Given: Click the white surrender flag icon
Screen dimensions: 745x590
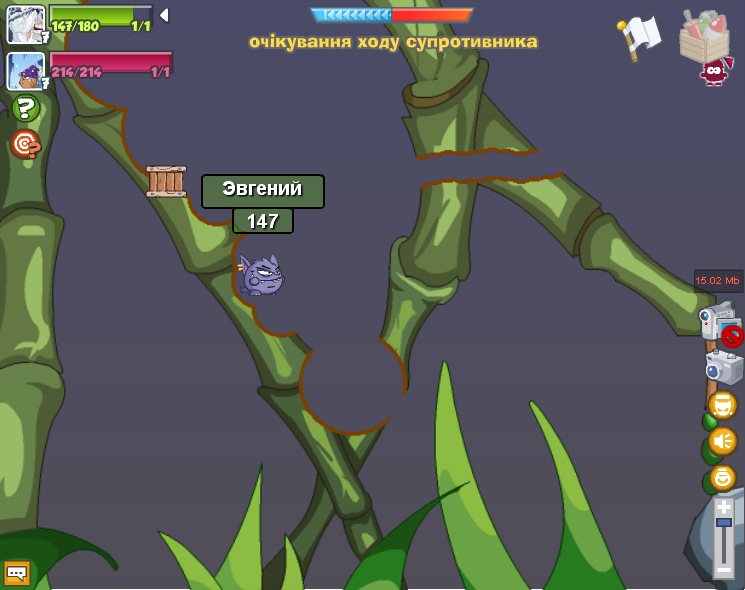Looking at the screenshot, I should tap(640, 36).
